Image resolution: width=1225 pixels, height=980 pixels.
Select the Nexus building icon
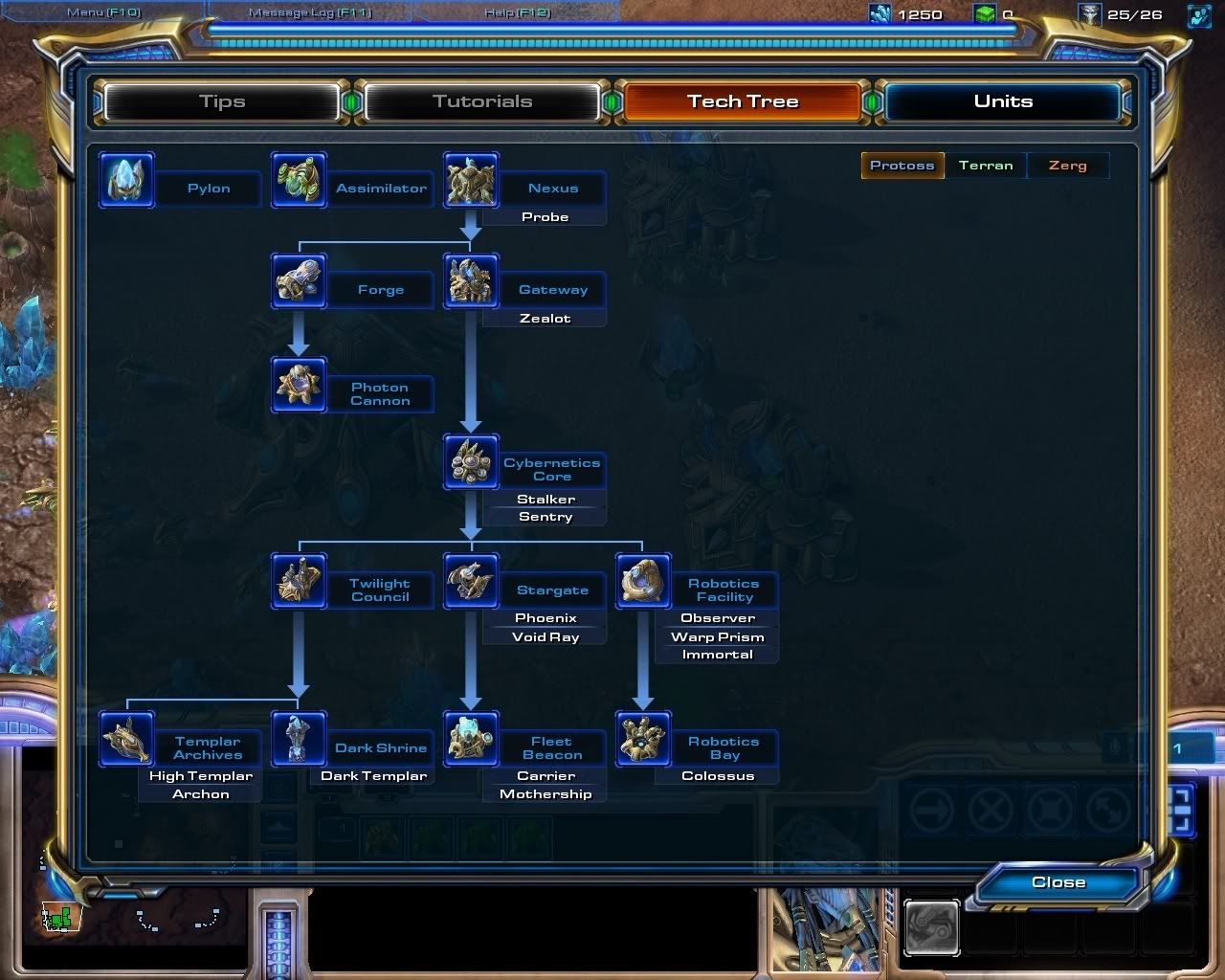click(x=470, y=180)
